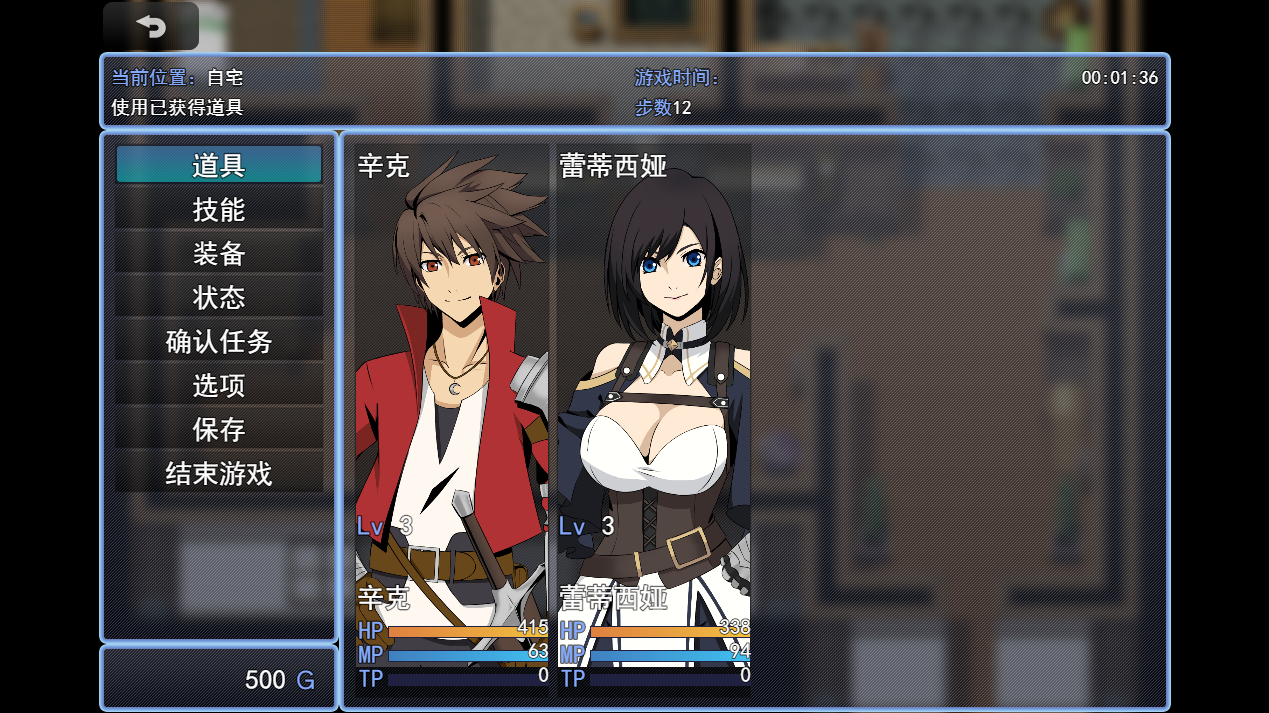Open the 装备 equipment menu
The height and width of the screenshot is (713, 1269).
pyautogui.click(x=219, y=253)
